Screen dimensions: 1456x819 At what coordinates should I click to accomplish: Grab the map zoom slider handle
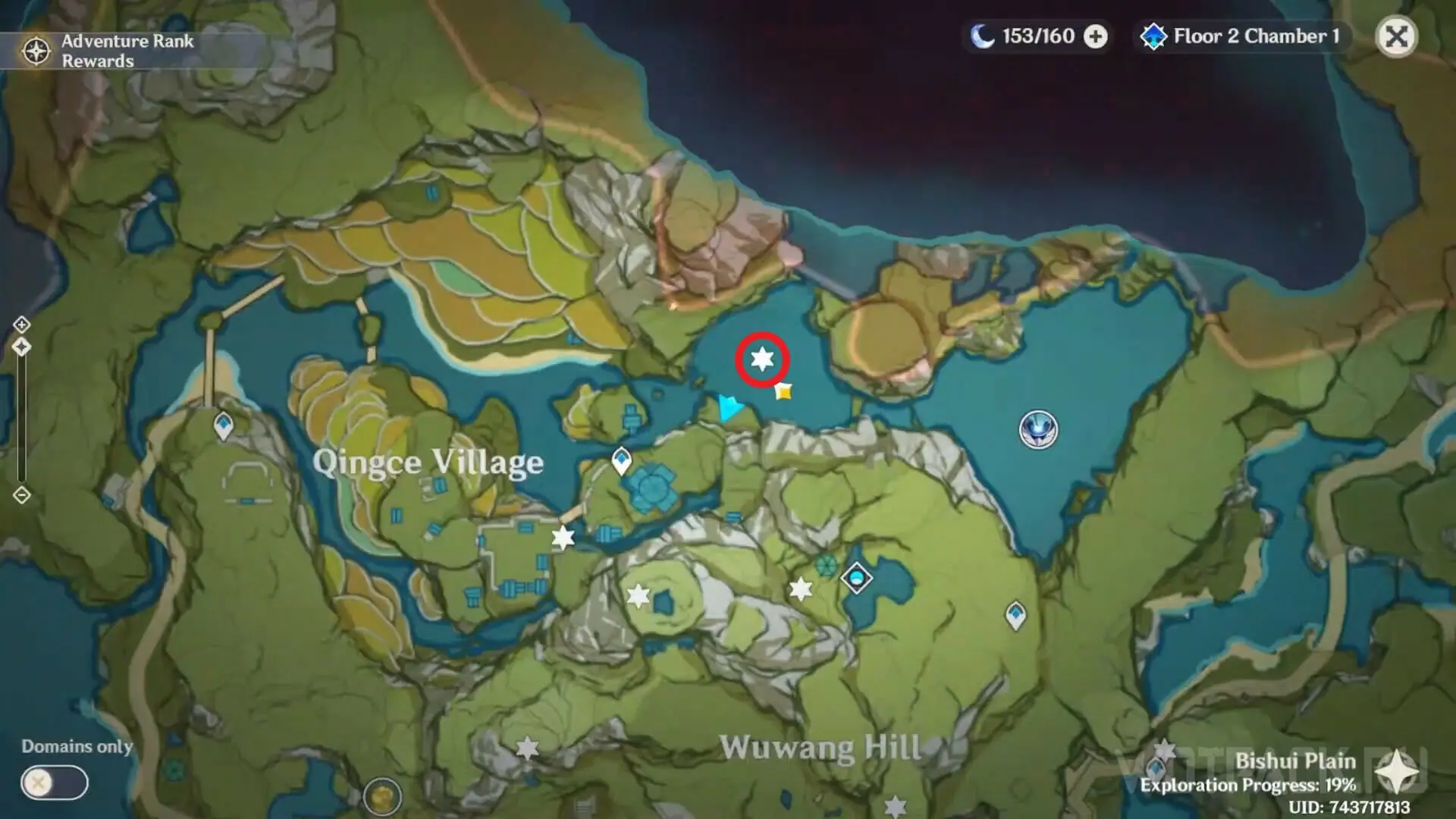click(x=21, y=347)
